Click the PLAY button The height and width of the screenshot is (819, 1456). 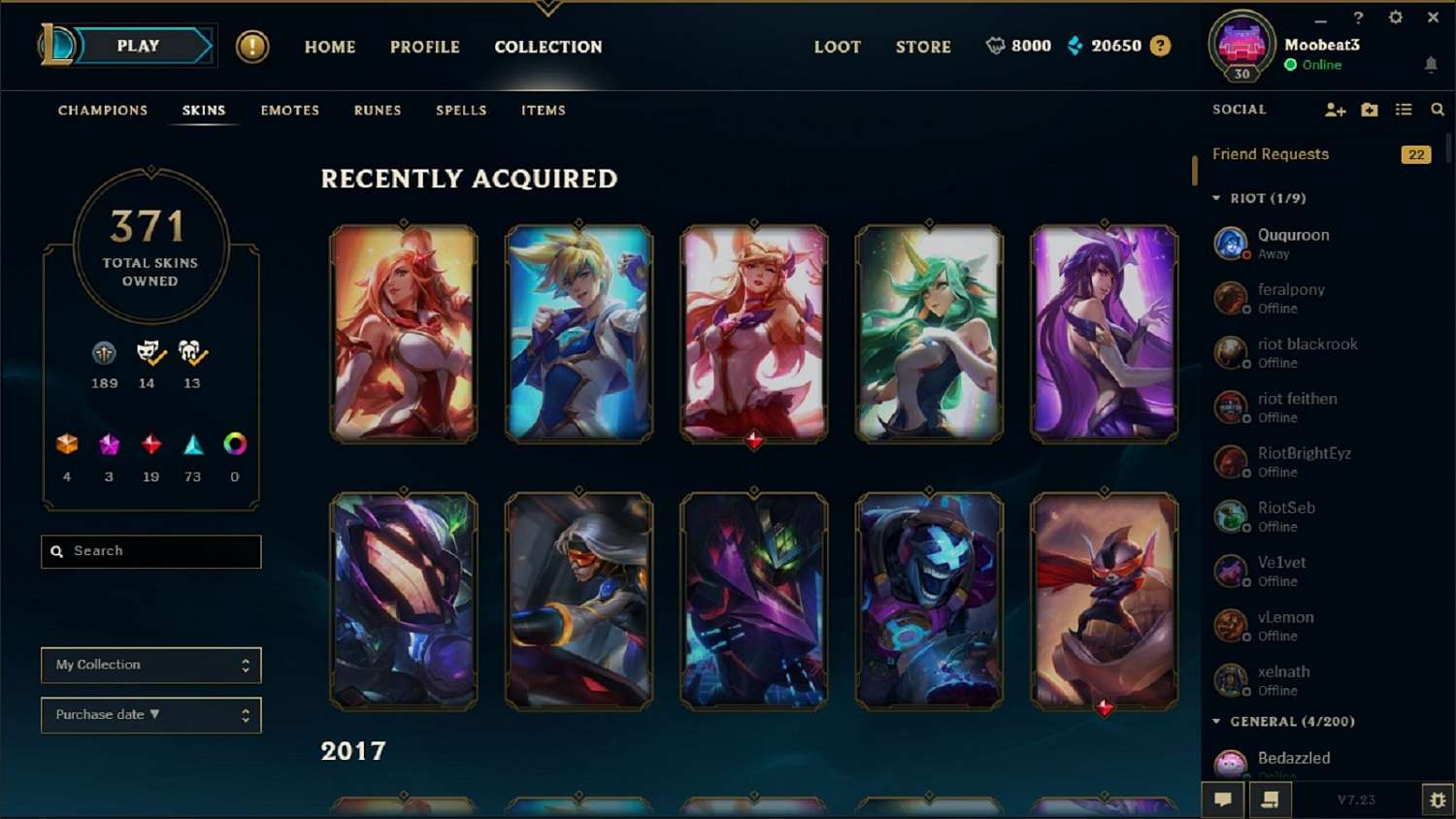coord(138,45)
